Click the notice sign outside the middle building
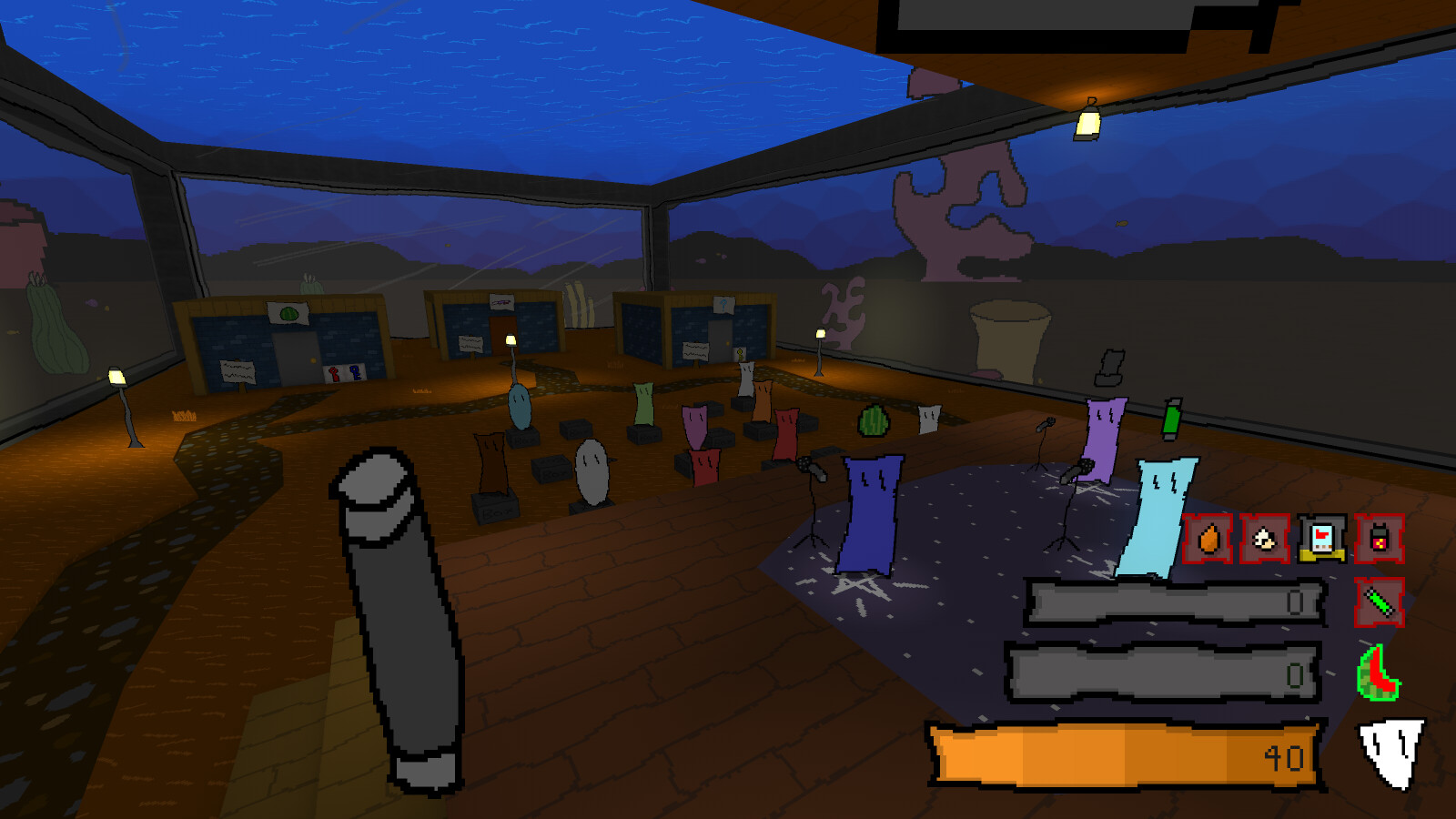Viewport: 1456px width, 819px height. (x=469, y=345)
